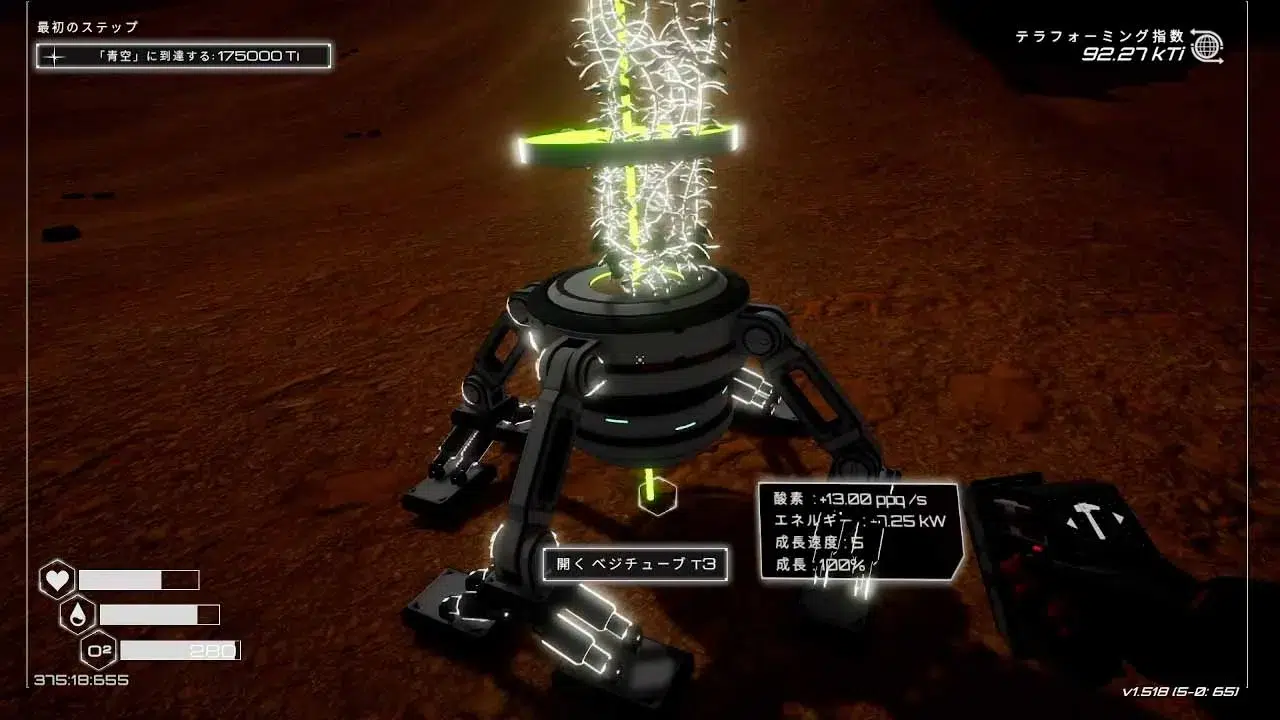Select the 「青空」に到達する objective tracker
The width and height of the screenshot is (1280, 720).
[x=184, y=56]
